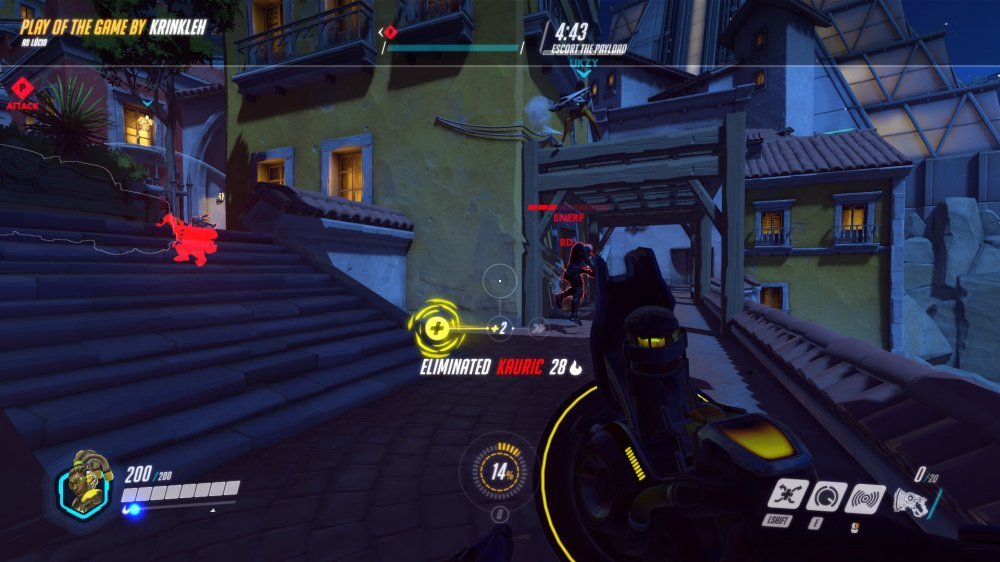Select the Sonic Amplifier weapon icon

[909, 499]
